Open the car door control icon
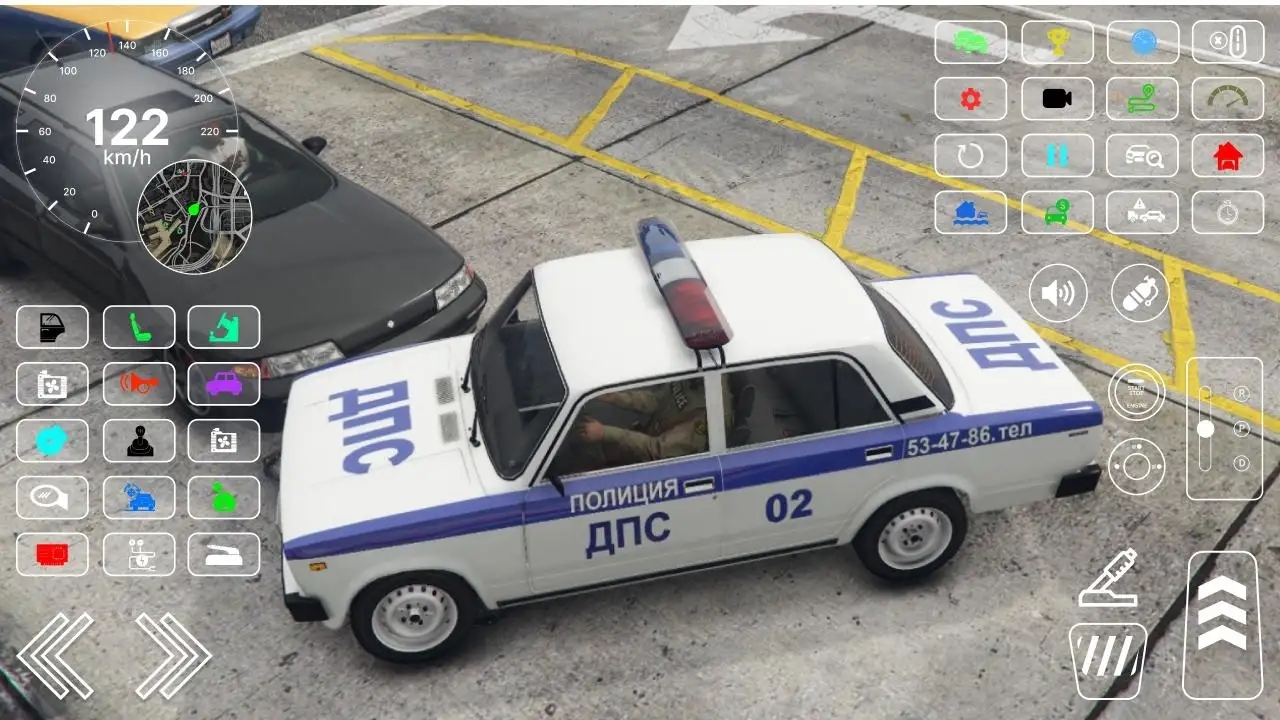This screenshot has height=720, width=1280. (52, 326)
